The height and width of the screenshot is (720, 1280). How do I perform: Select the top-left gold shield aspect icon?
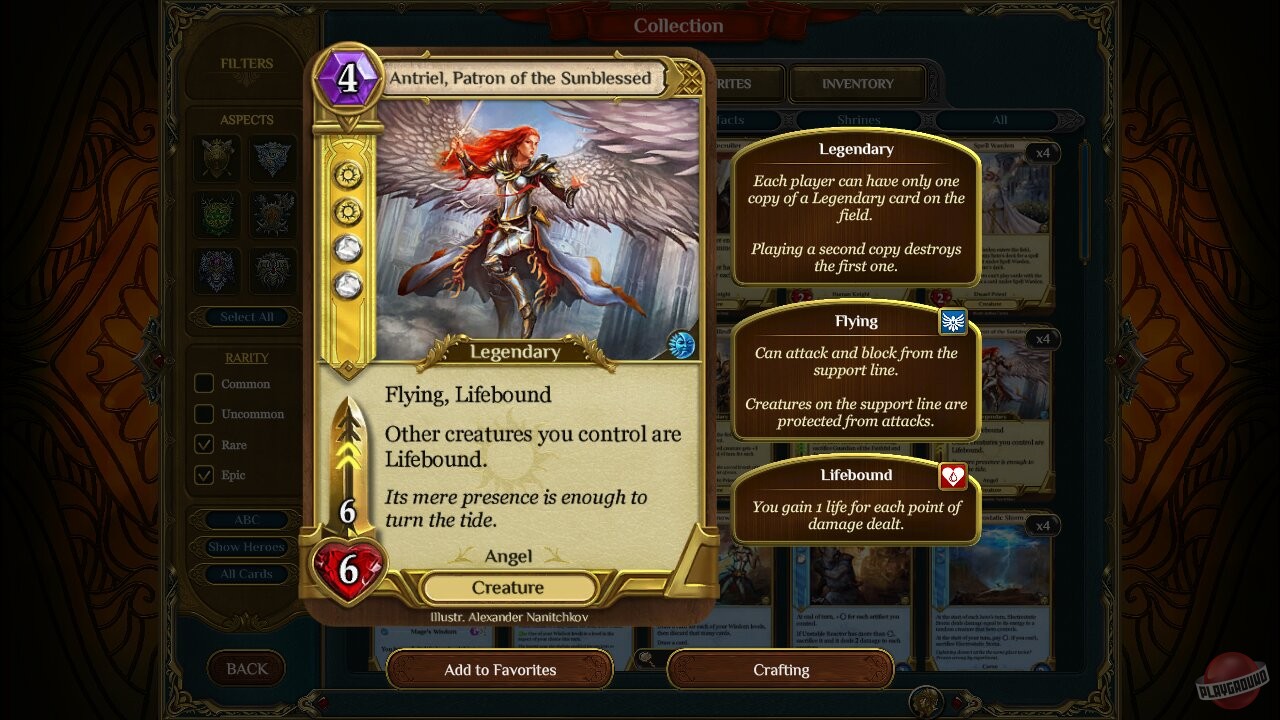217,159
